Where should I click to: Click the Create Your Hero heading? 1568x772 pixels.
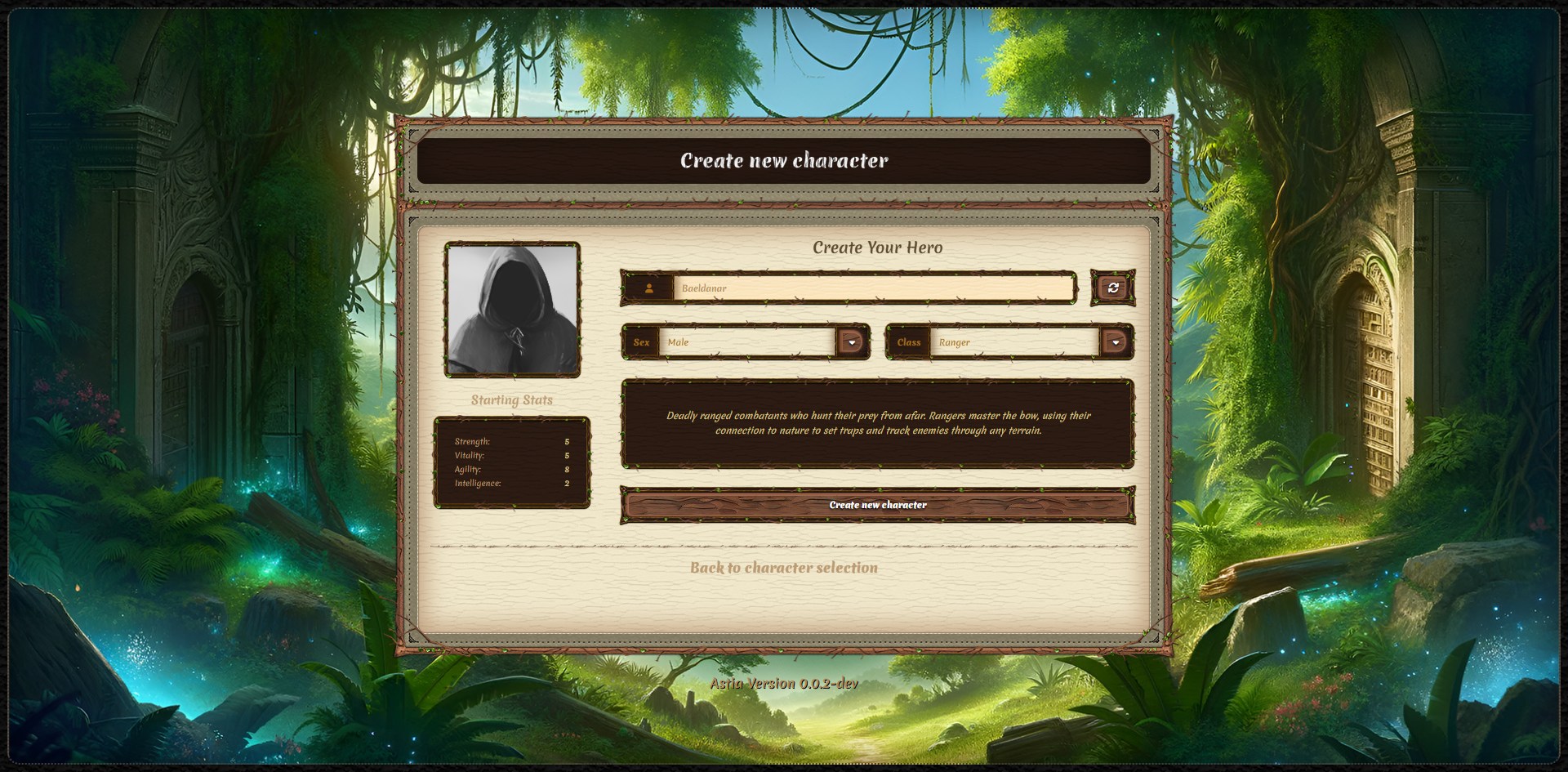coord(878,248)
